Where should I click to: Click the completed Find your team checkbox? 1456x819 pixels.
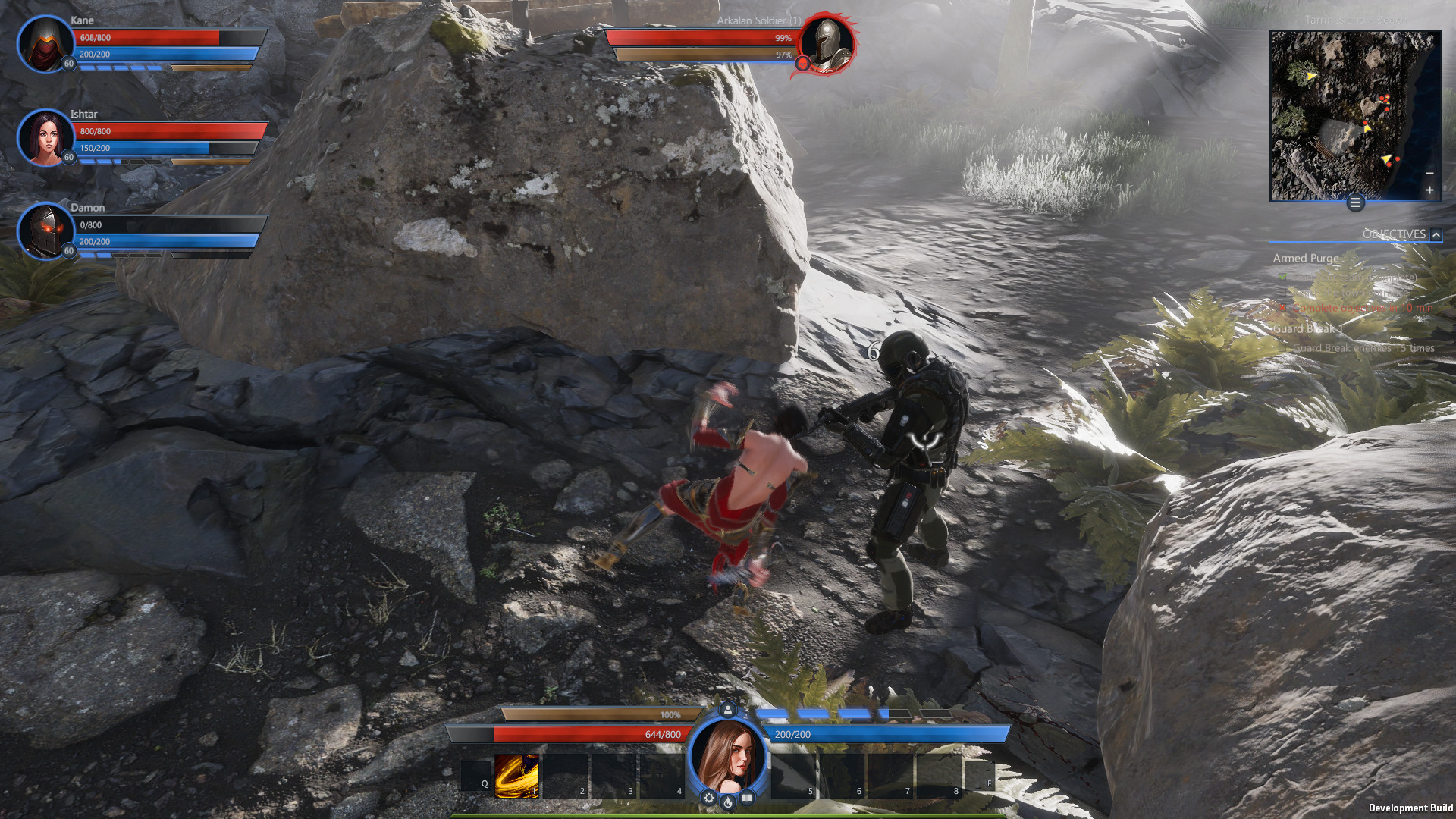point(1282,277)
